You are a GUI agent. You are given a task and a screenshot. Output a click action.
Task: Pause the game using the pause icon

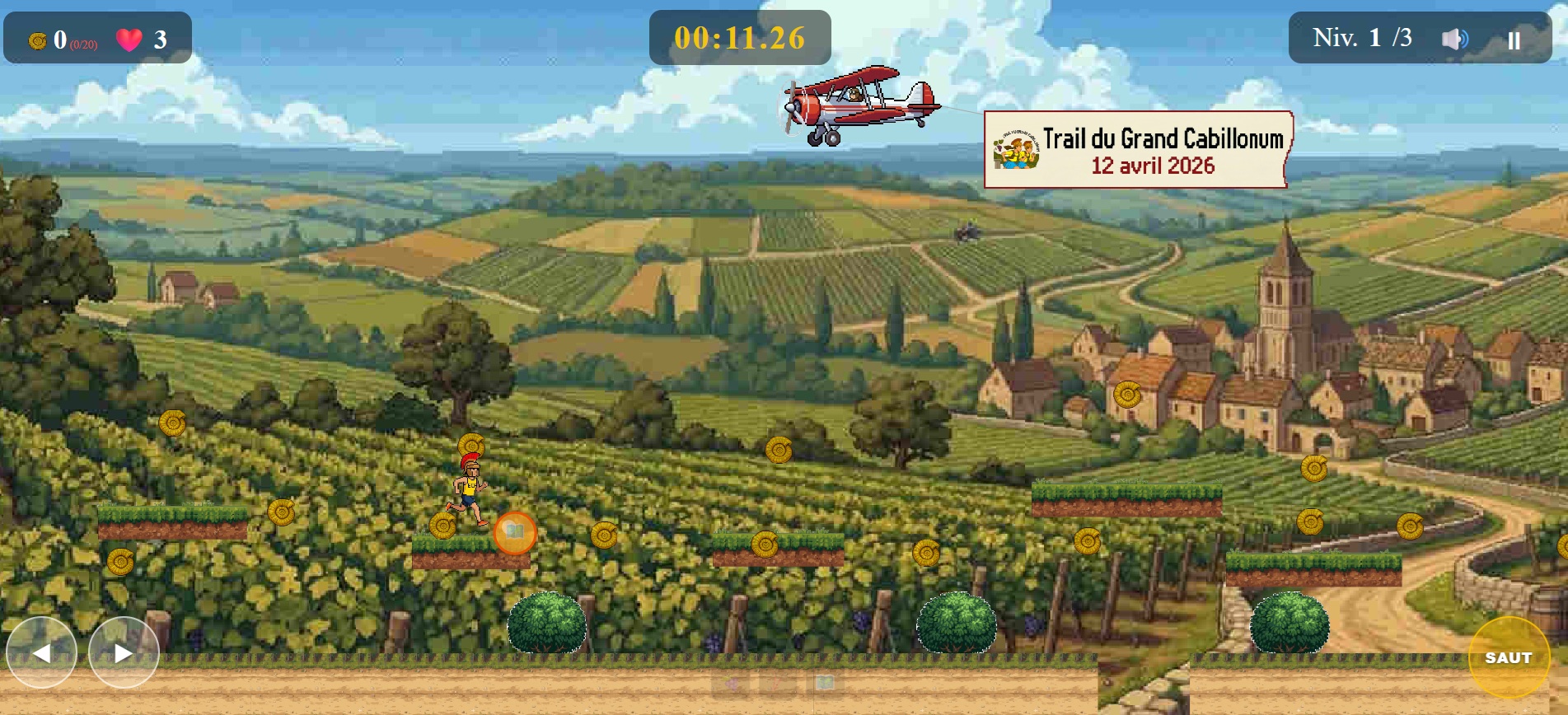(1514, 38)
